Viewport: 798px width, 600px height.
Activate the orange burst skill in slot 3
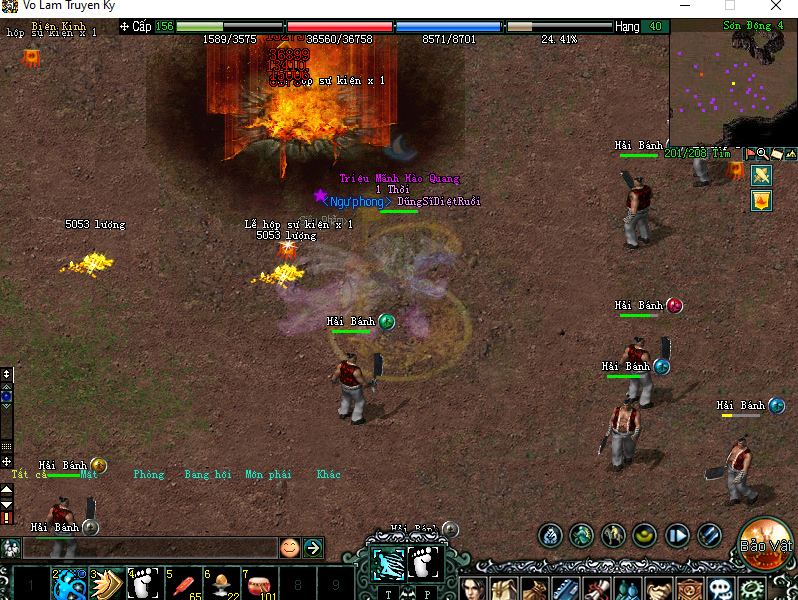106,583
